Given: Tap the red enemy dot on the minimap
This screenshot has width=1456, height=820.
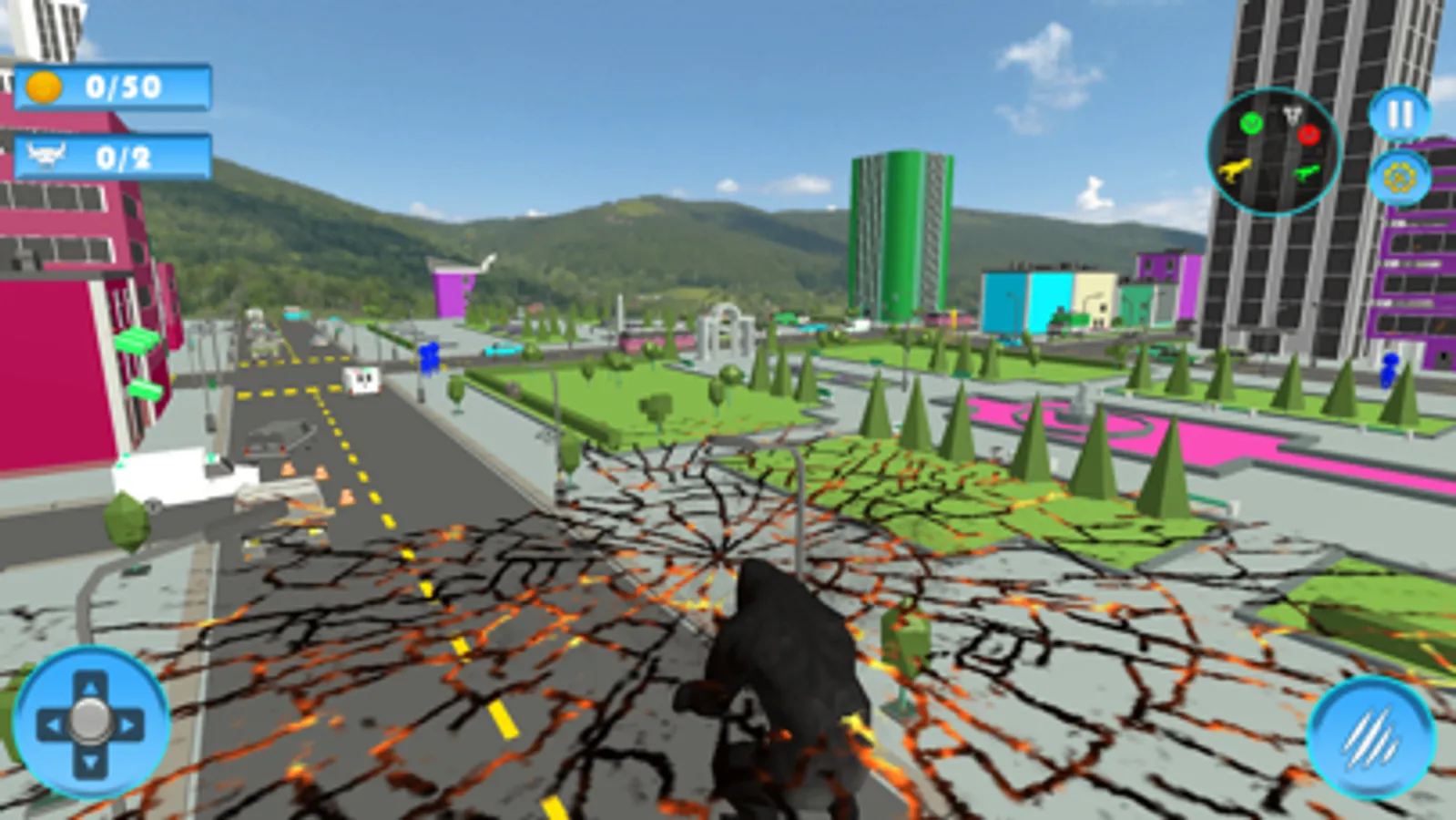Looking at the screenshot, I should [1308, 134].
